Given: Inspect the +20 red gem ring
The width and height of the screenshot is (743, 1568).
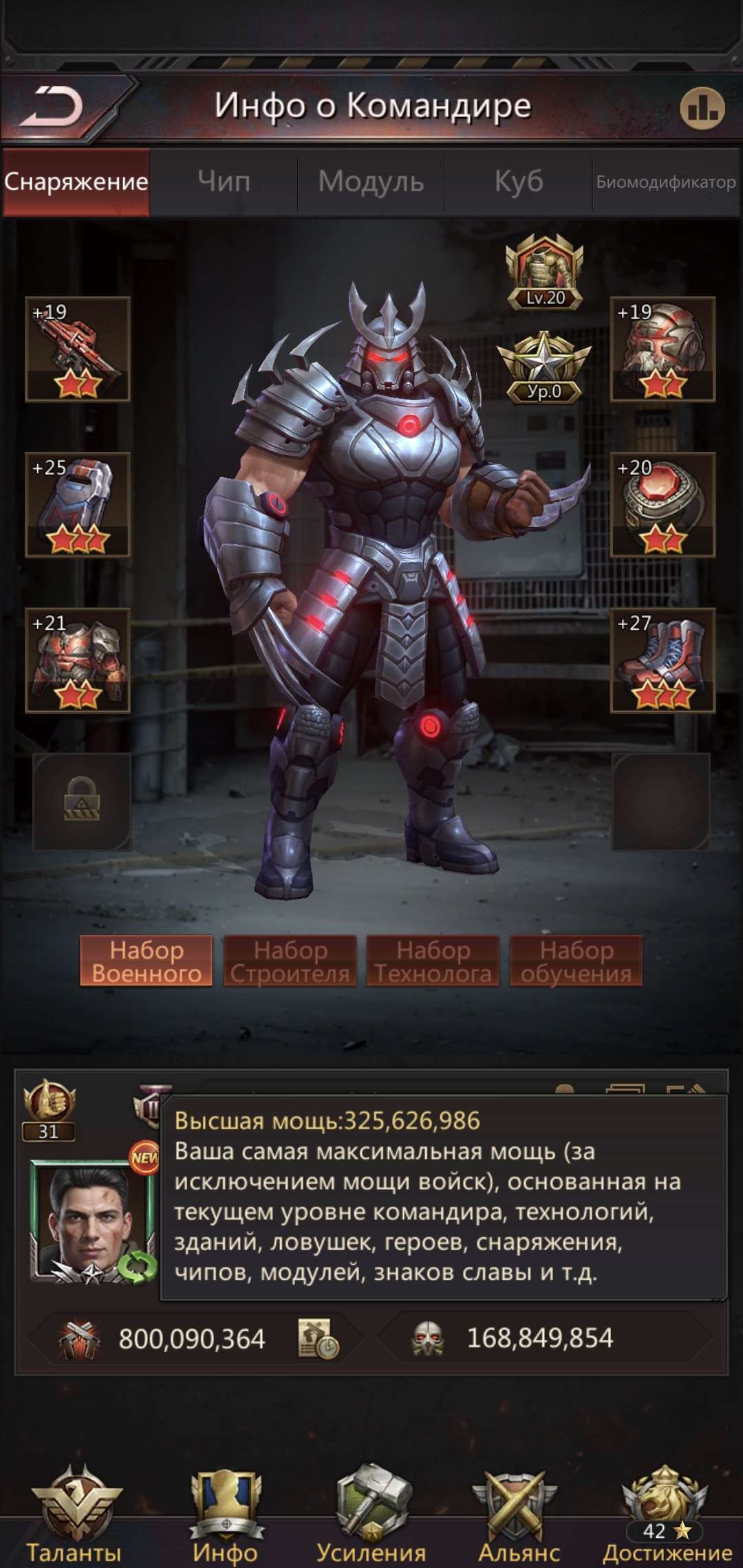Looking at the screenshot, I should click(x=663, y=505).
